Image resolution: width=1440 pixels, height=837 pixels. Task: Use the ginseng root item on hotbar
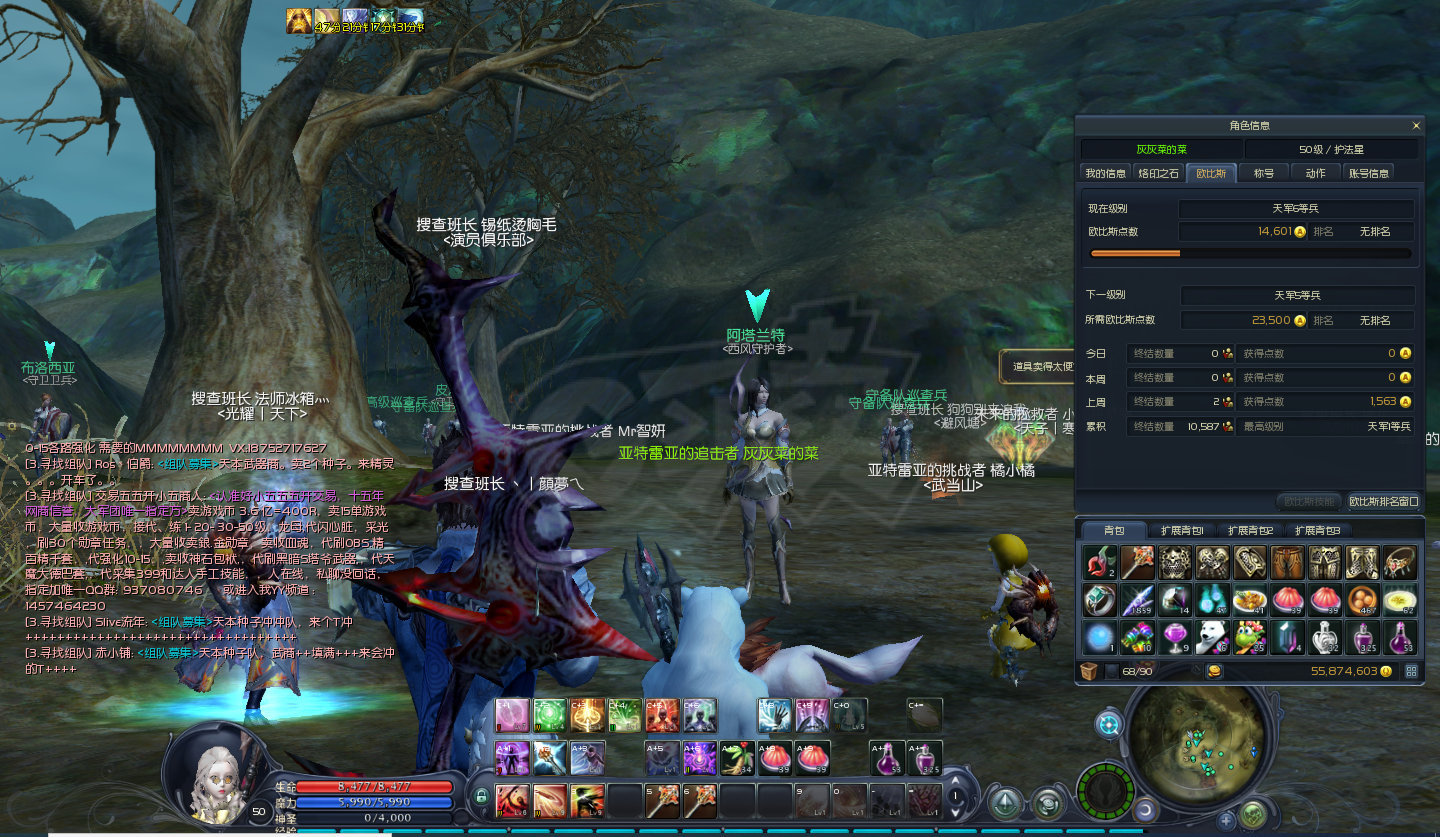738,757
